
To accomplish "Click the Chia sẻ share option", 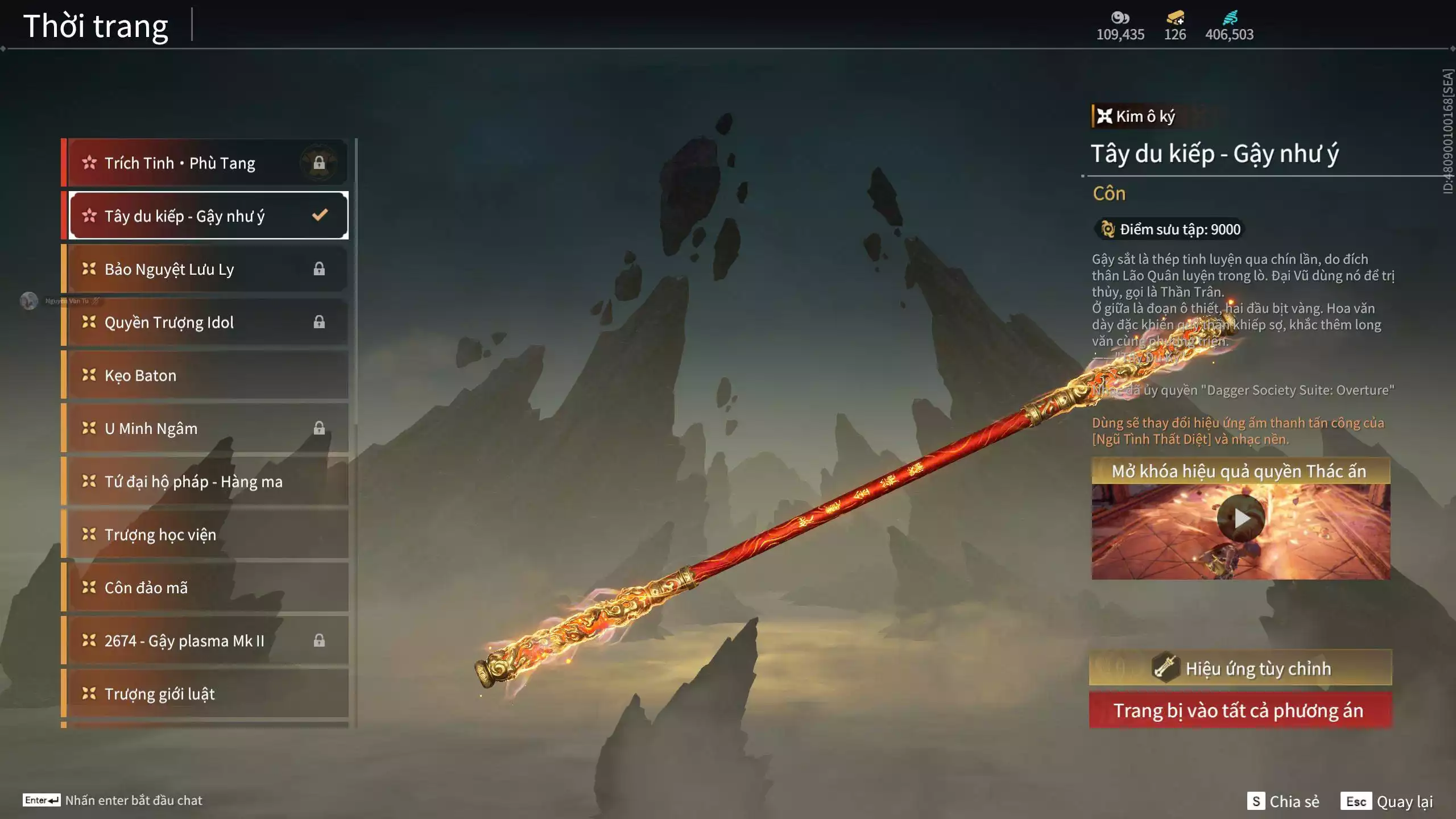I will pos(1283,801).
